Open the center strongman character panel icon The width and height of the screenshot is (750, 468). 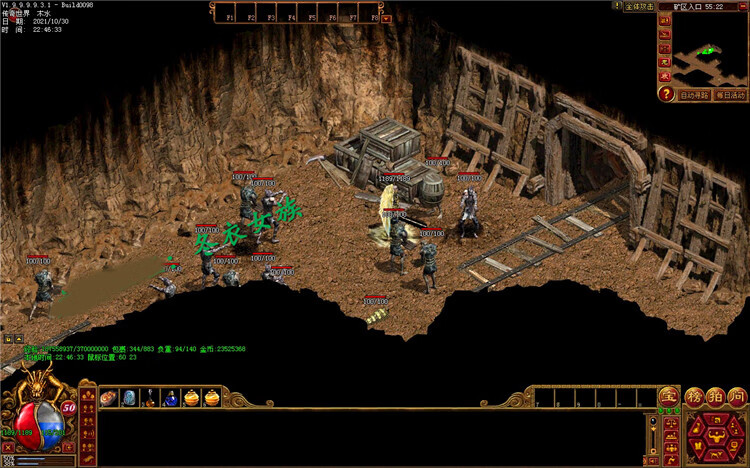715,436
